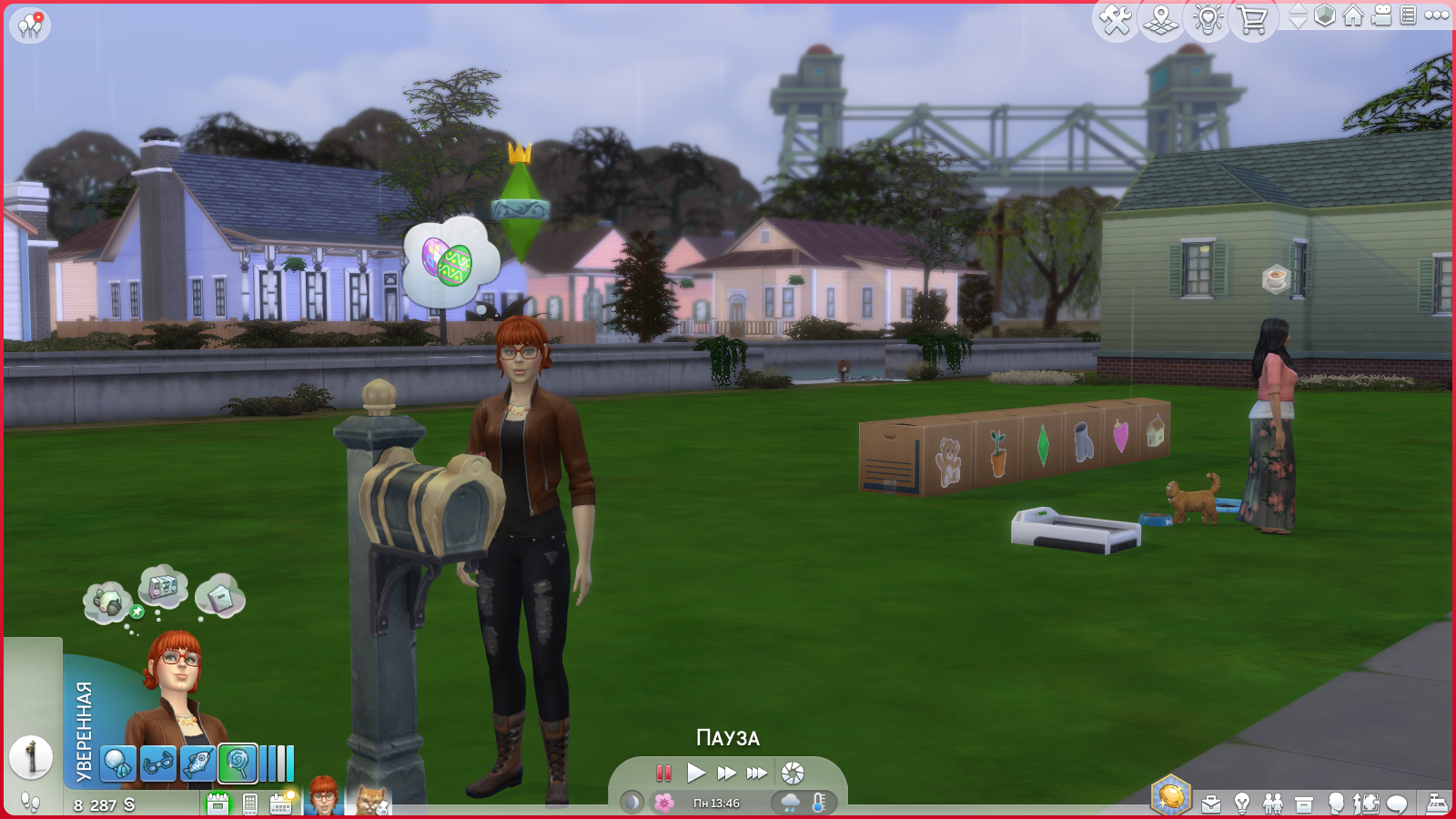Screen dimensions: 1456x819
Task: Select the orange cat portrait
Action: (x=371, y=801)
